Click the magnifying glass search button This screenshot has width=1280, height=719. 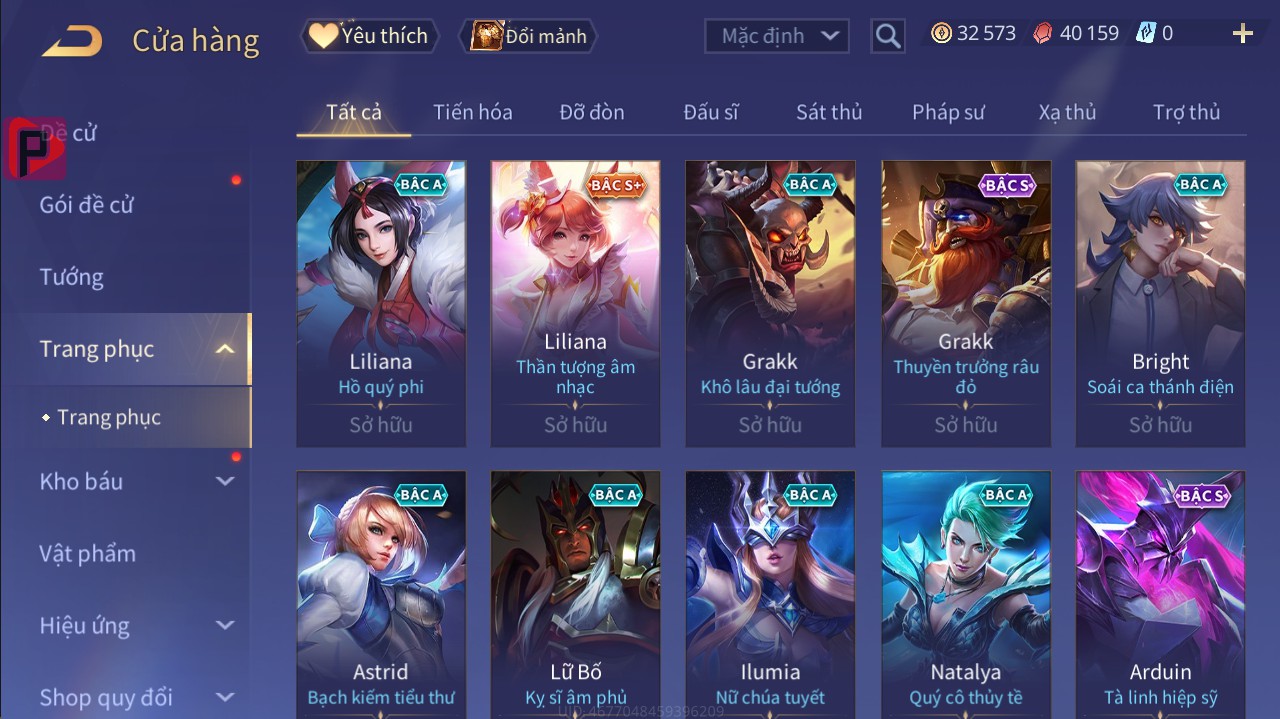(887, 36)
